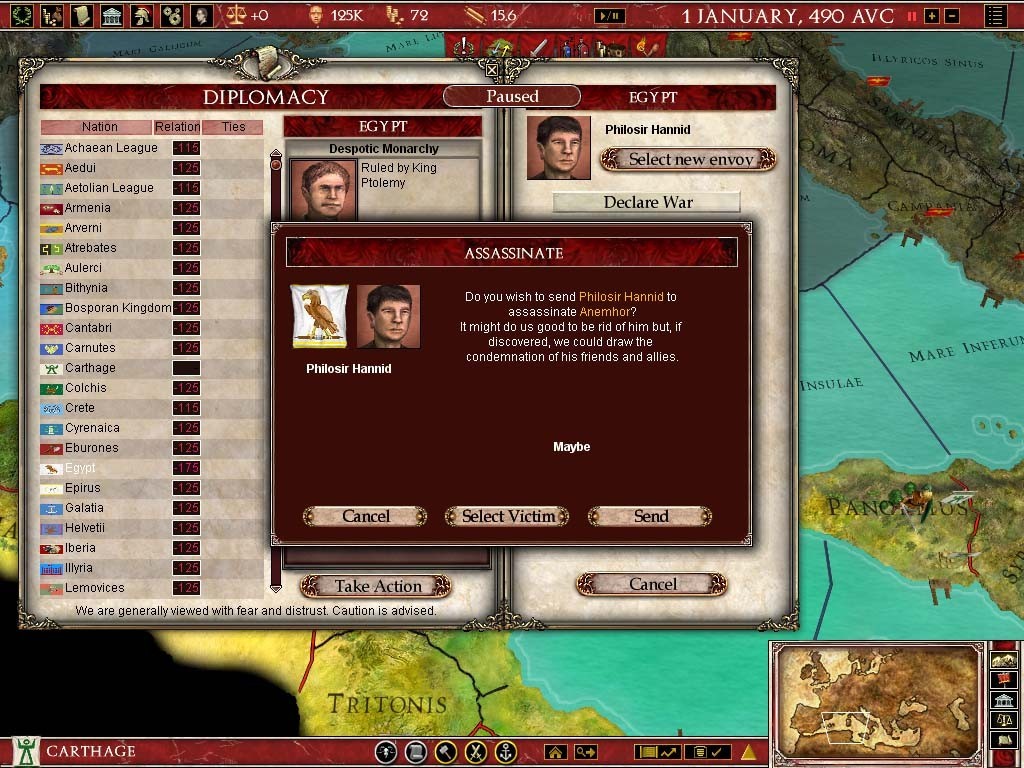This screenshot has width=1024, height=768.
Task: Increase game speed with the plus button
Action: tap(932, 16)
